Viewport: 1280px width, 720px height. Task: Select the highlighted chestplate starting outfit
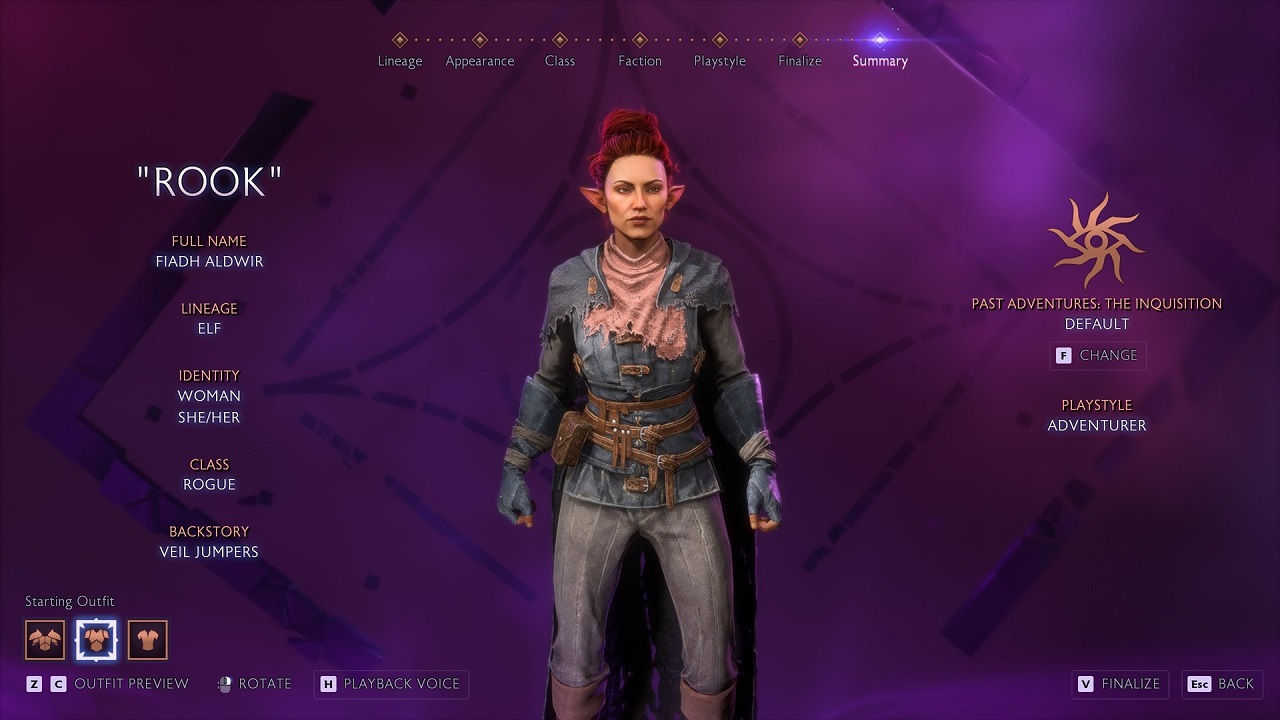tap(96, 638)
